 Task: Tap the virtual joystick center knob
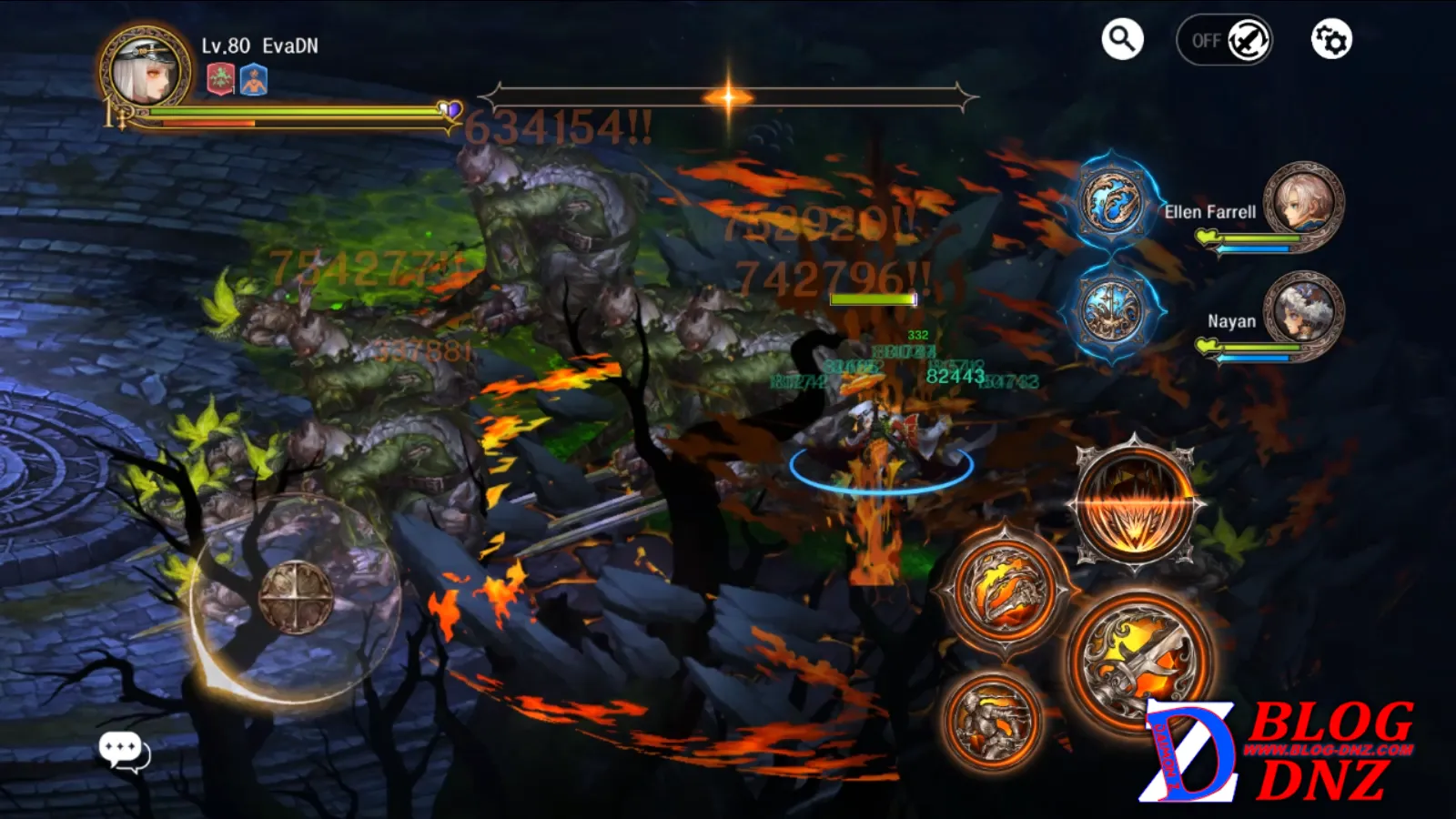coord(296,597)
